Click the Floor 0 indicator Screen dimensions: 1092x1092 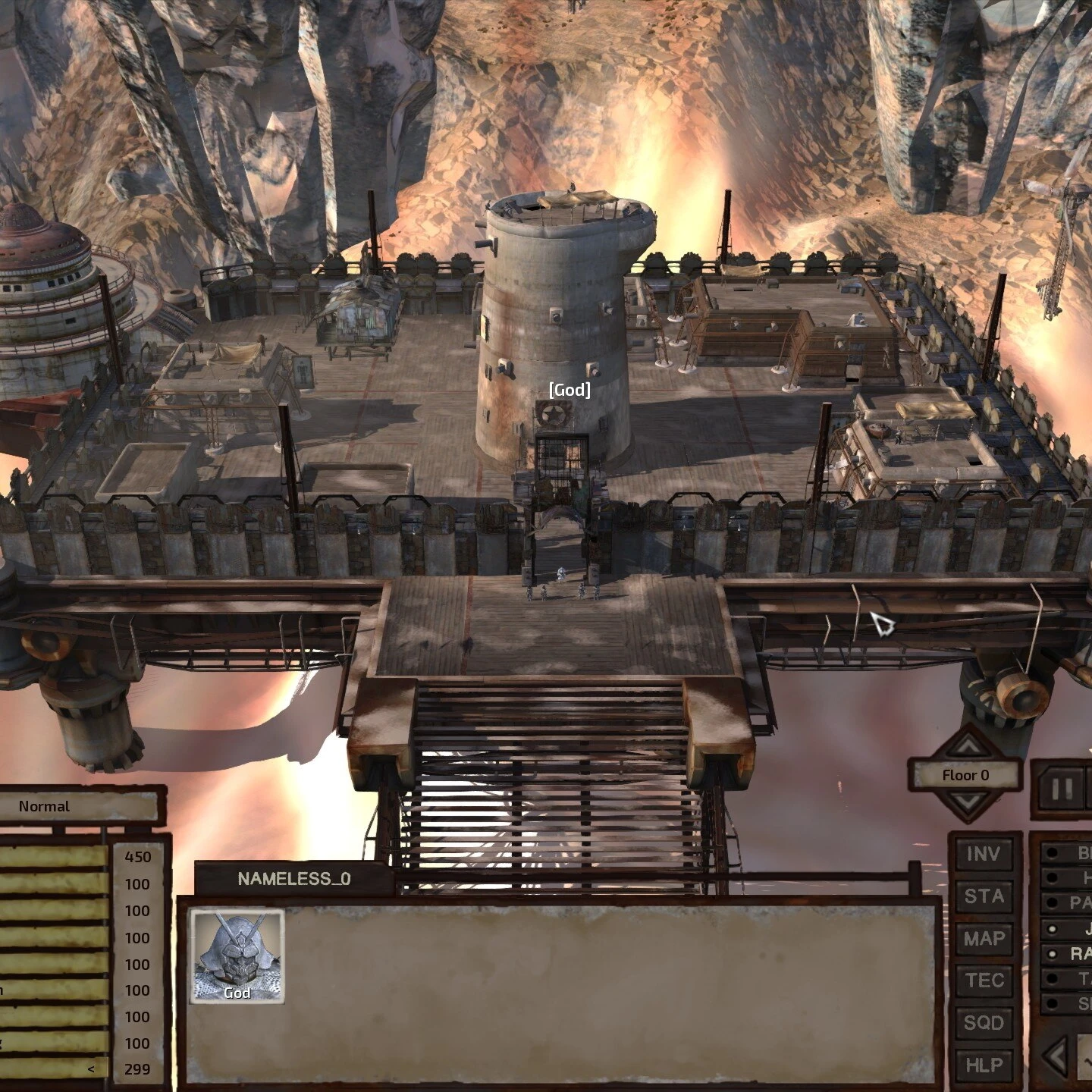968,776
